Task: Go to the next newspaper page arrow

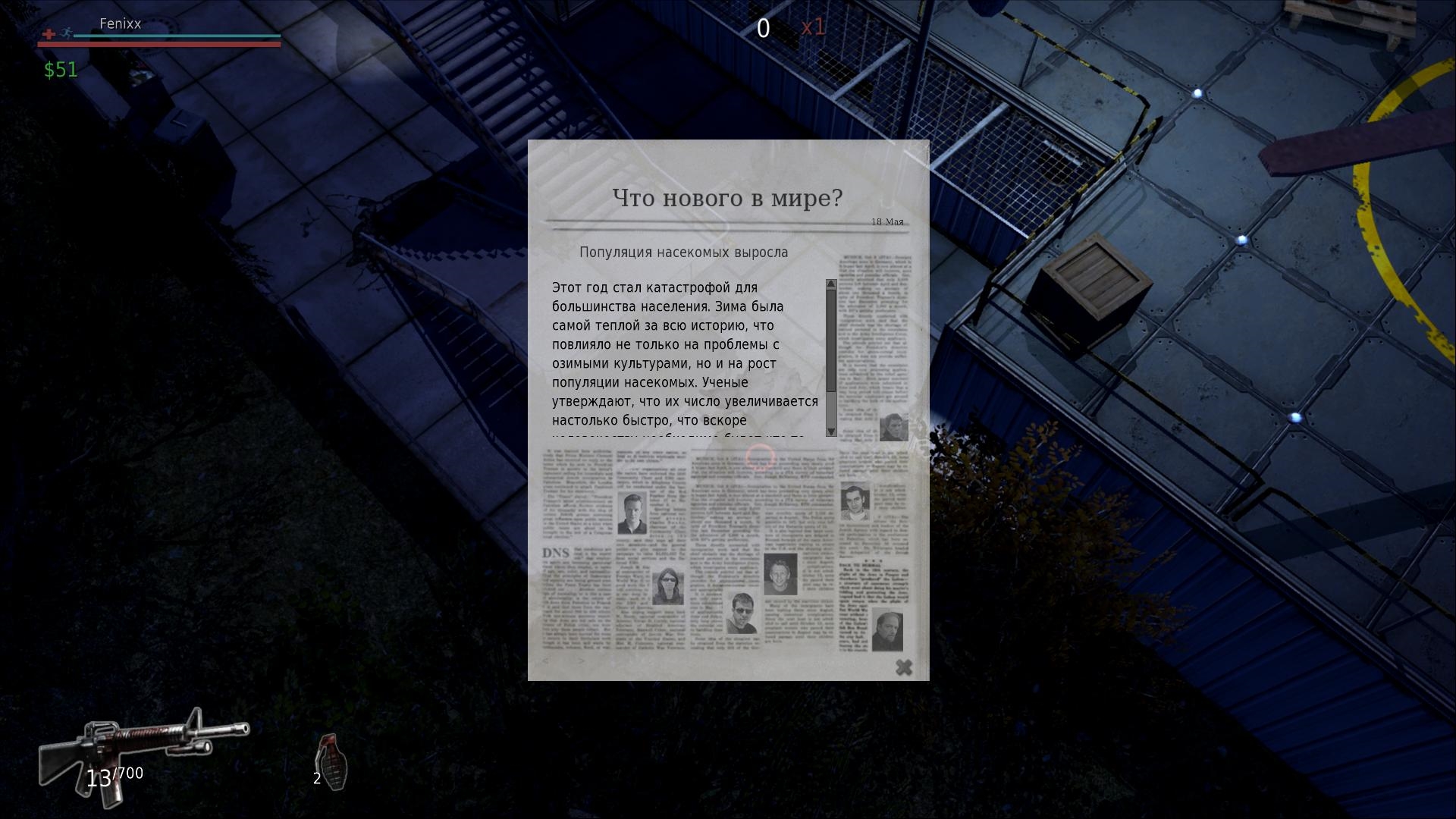Action: point(582,661)
